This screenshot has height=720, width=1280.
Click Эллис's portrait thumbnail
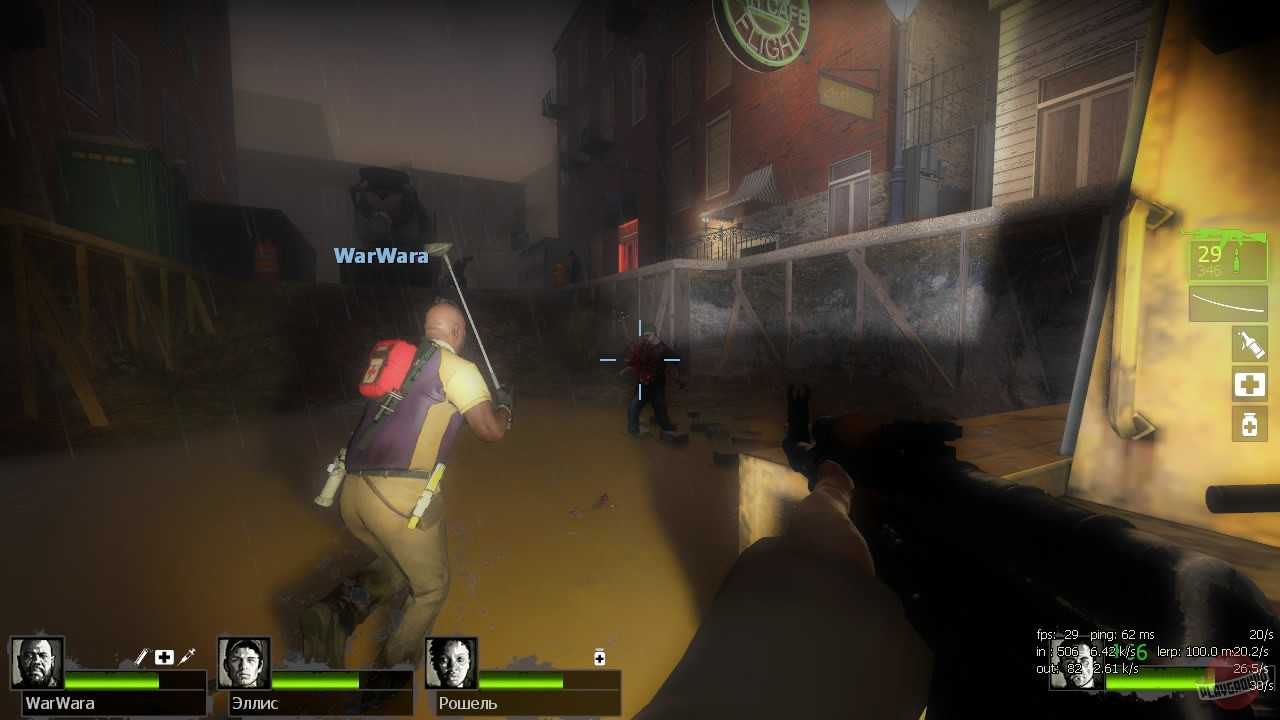(x=244, y=662)
